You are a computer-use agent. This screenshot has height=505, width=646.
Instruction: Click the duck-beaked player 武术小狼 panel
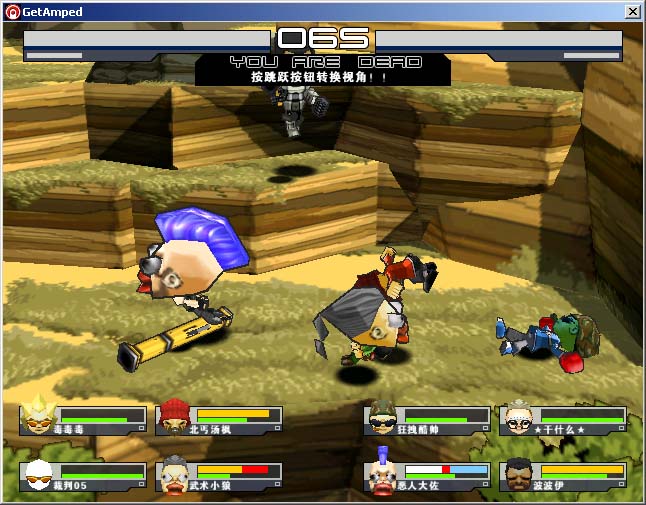click(219, 476)
